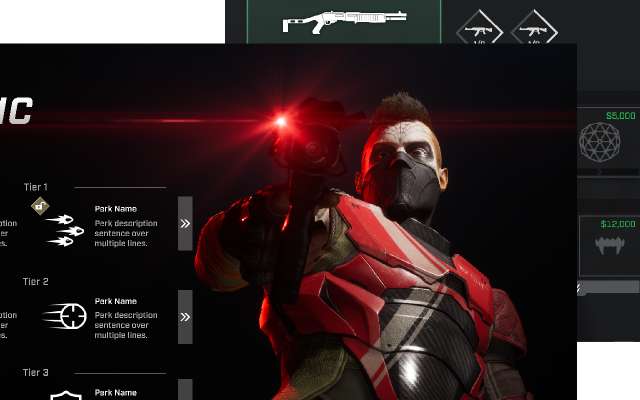Click the Tier 1 perk lock badge
This screenshot has width=640, height=400.
pyautogui.click(x=40, y=206)
